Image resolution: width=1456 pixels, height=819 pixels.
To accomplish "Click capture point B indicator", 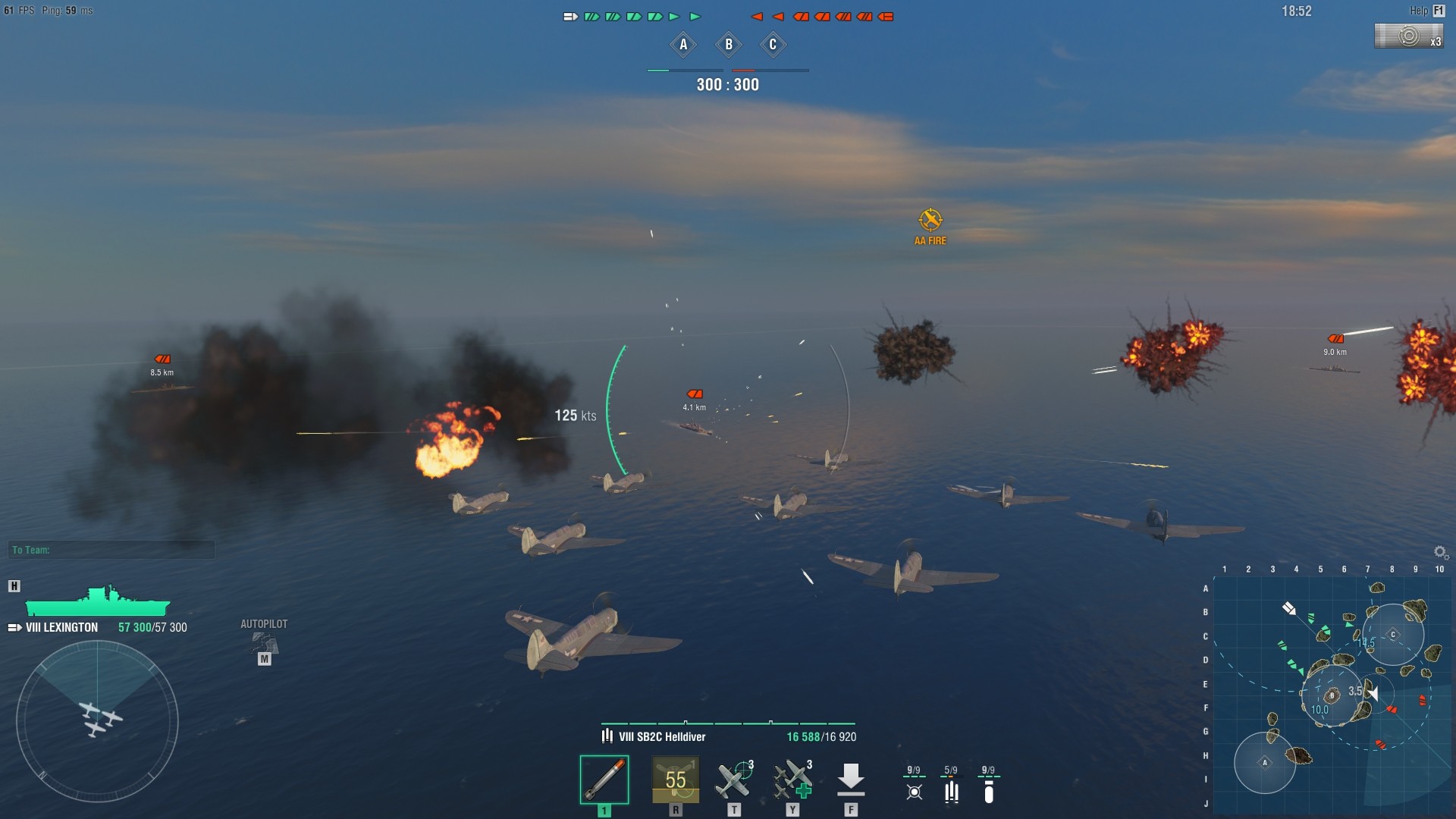I will [729, 45].
